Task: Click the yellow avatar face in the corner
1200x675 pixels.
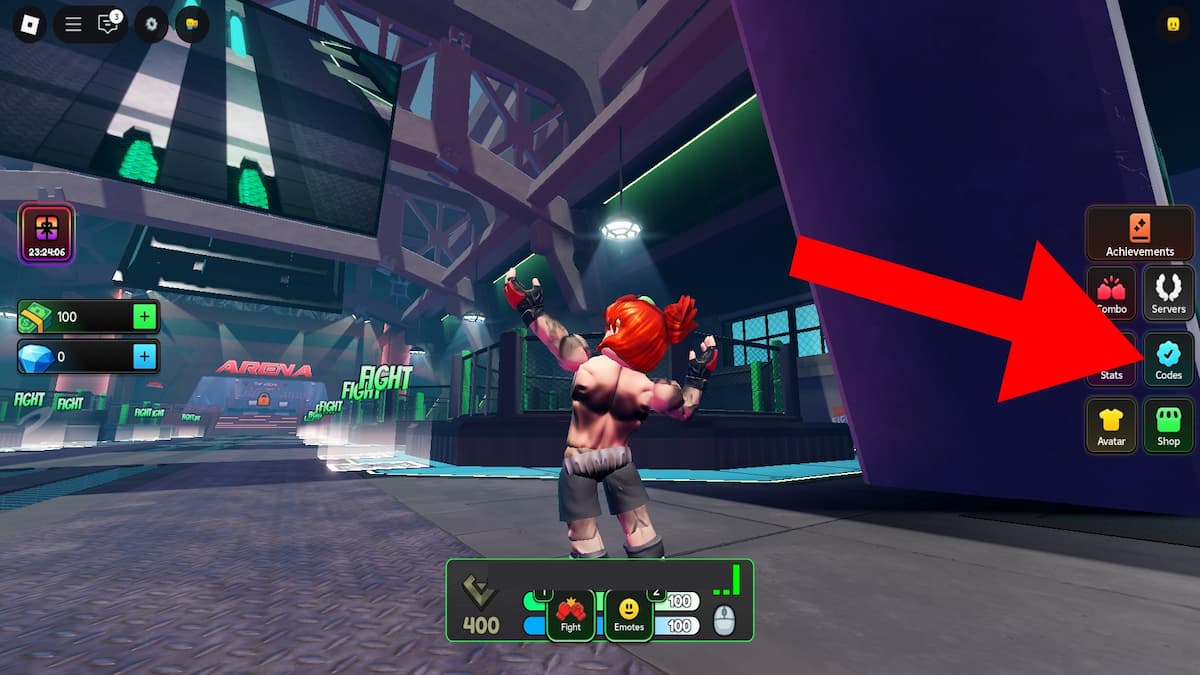Action: (1173, 25)
